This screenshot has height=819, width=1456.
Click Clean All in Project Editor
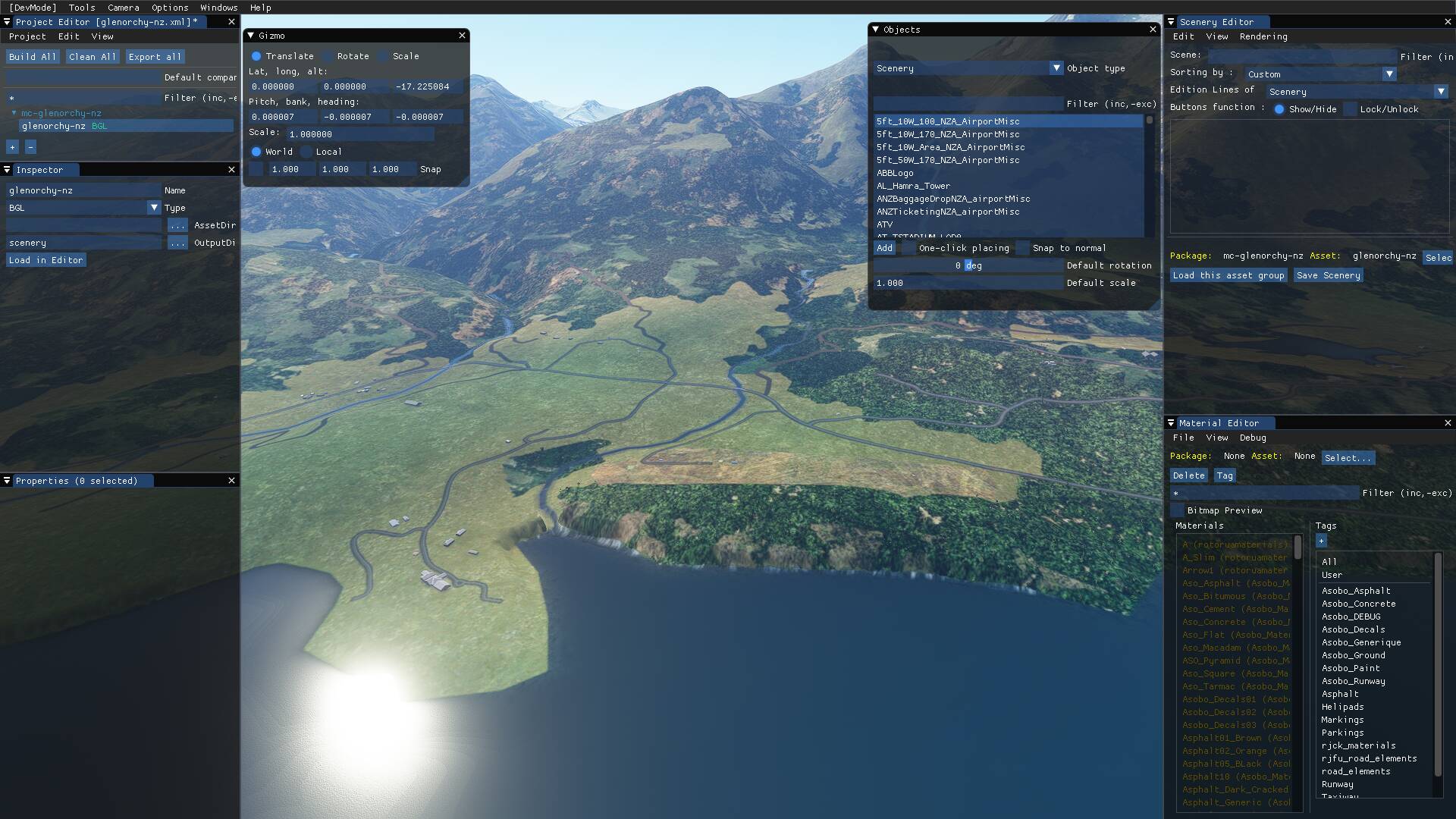[92, 57]
